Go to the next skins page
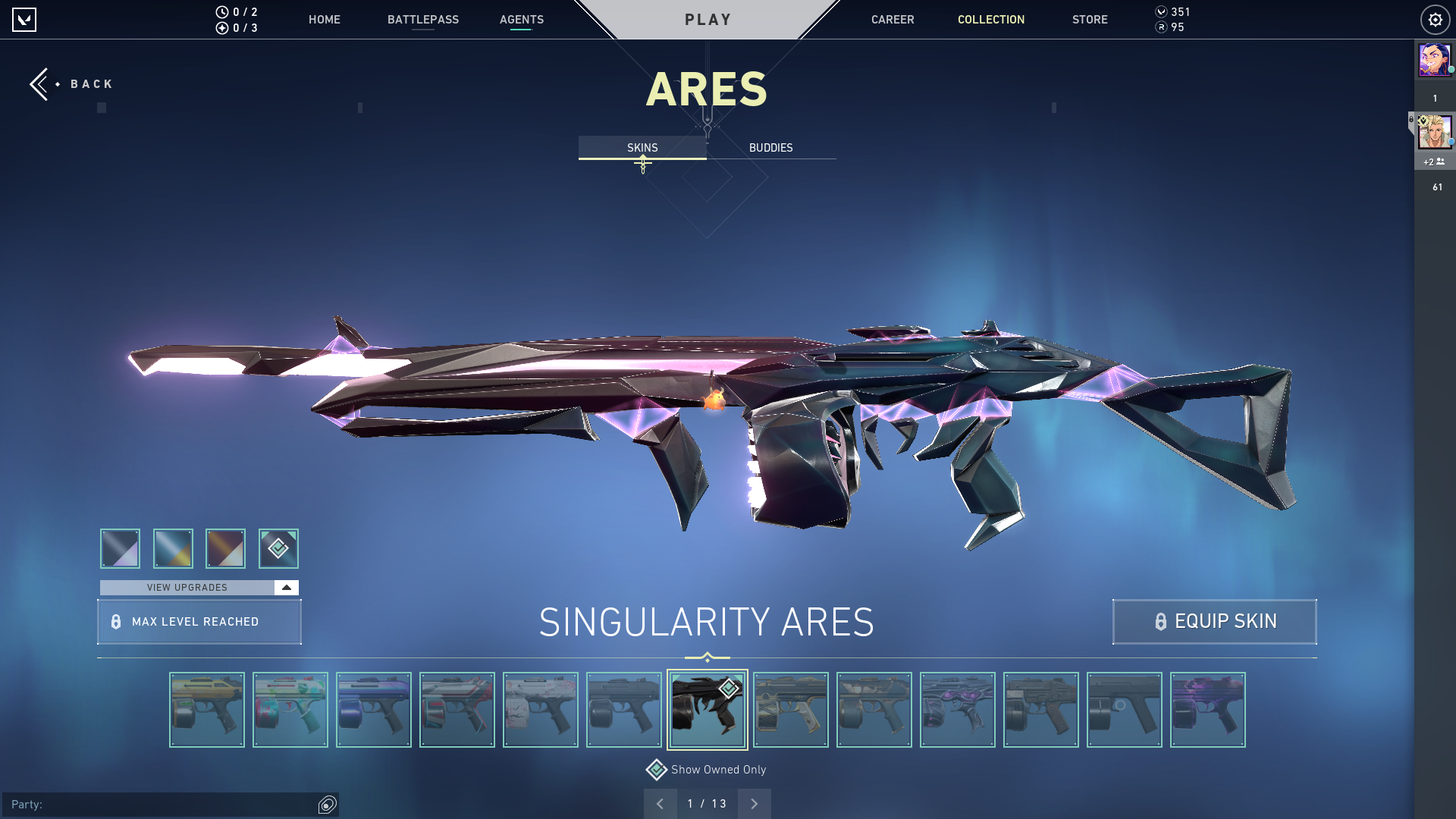The width and height of the screenshot is (1456, 819). pyautogui.click(x=754, y=803)
